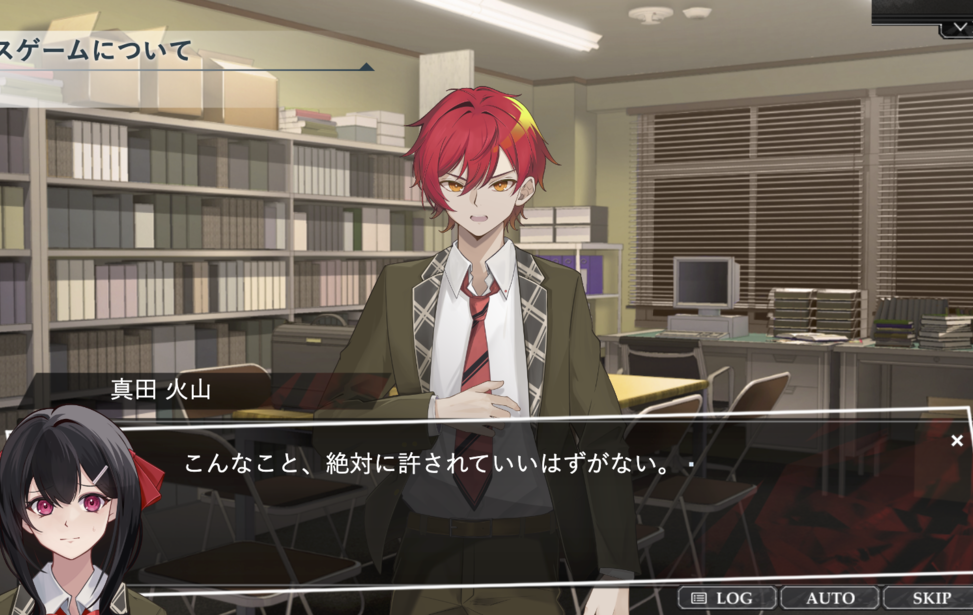Hide the dialogue box with the X

tap(957, 441)
